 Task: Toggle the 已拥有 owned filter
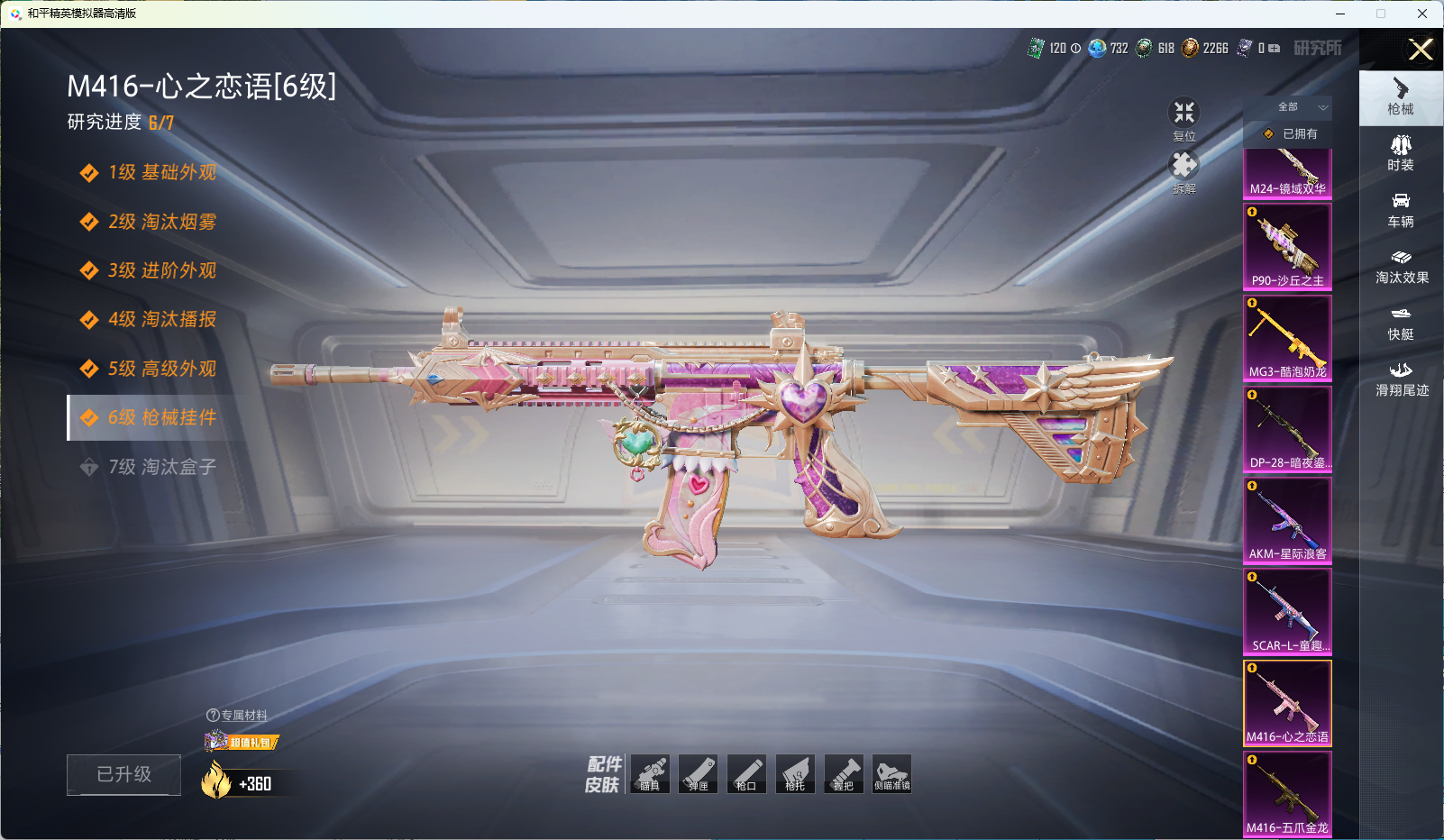click(1291, 133)
